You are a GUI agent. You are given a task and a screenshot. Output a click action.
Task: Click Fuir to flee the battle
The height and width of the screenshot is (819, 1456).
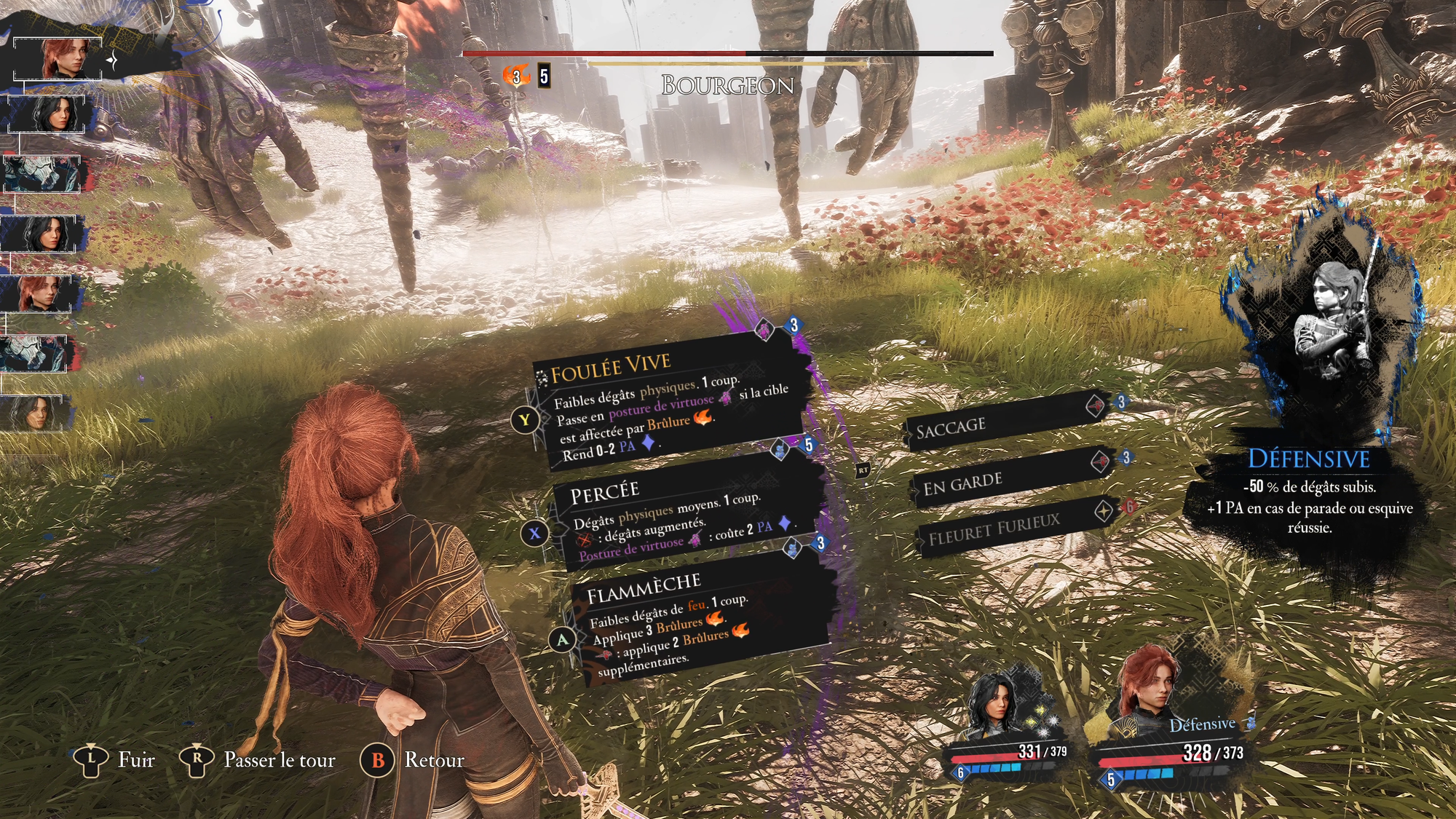tap(116, 760)
